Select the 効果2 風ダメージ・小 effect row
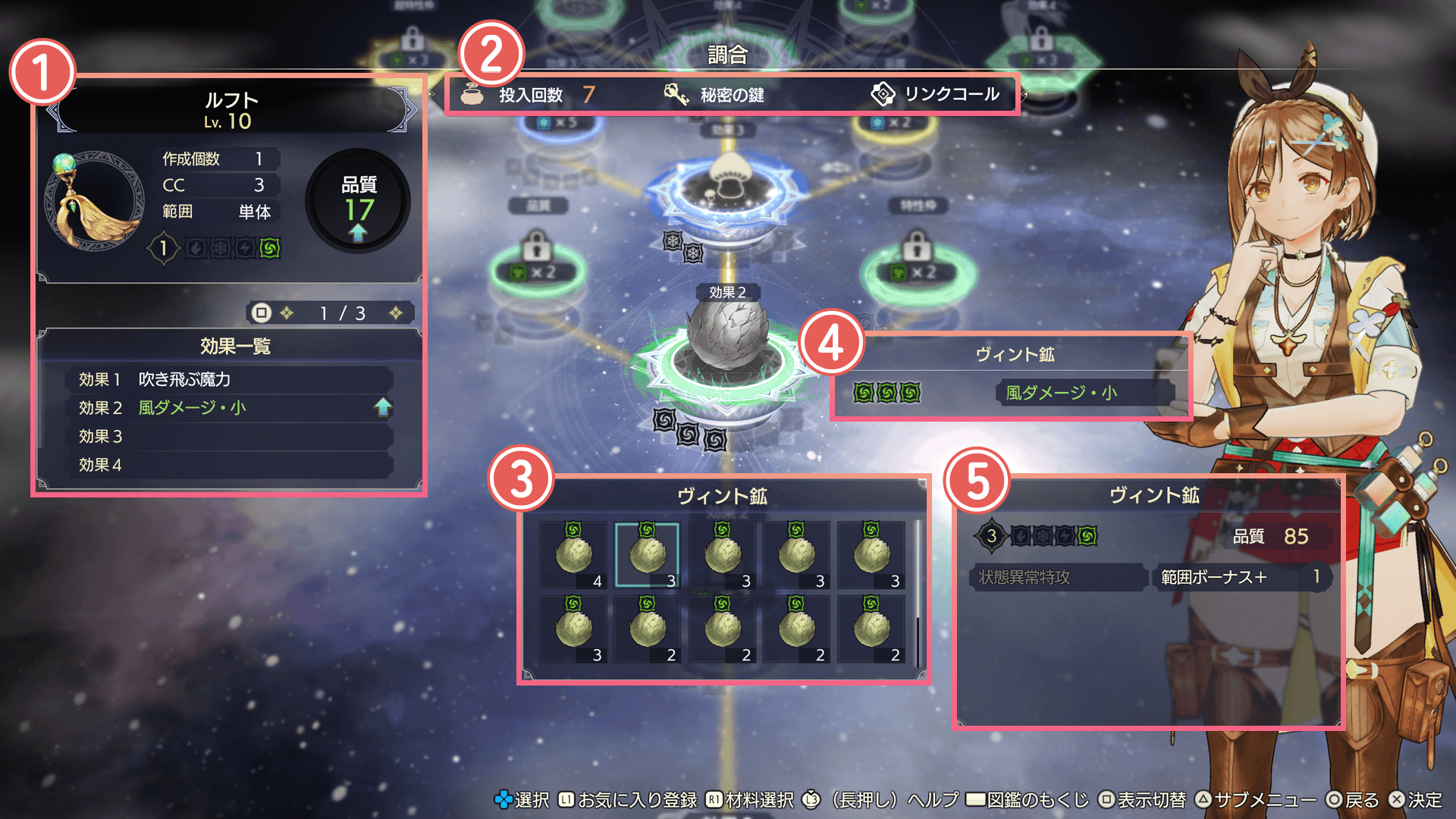The width and height of the screenshot is (1456, 819). [x=229, y=408]
